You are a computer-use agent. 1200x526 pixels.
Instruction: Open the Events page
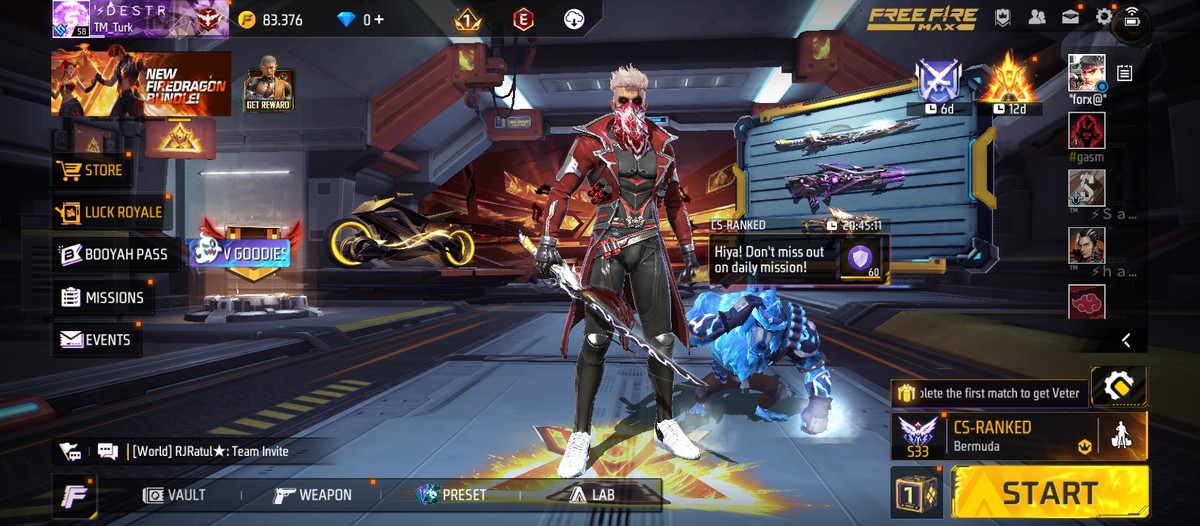96,340
